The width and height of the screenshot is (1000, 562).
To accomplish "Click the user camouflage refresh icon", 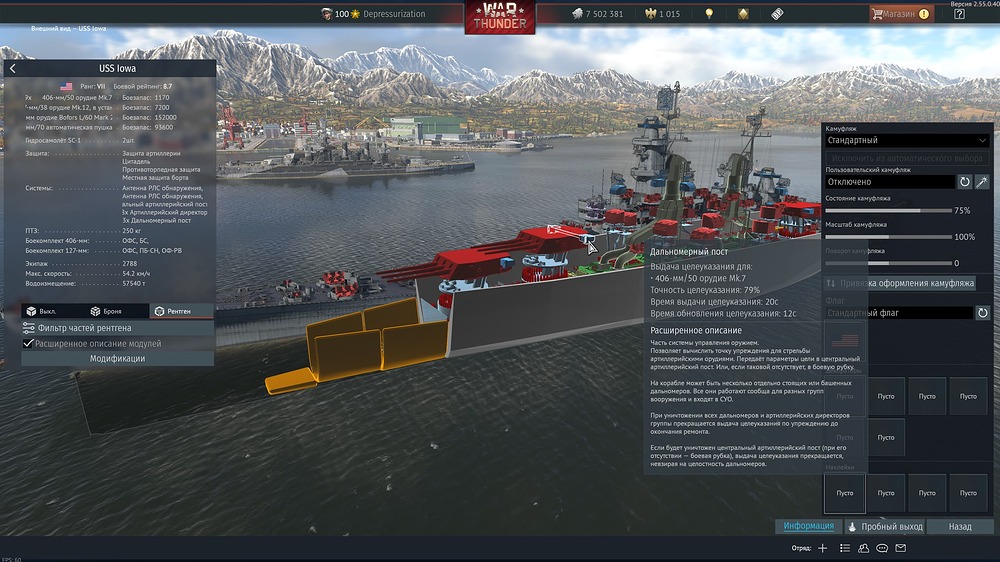I will point(965,182).
